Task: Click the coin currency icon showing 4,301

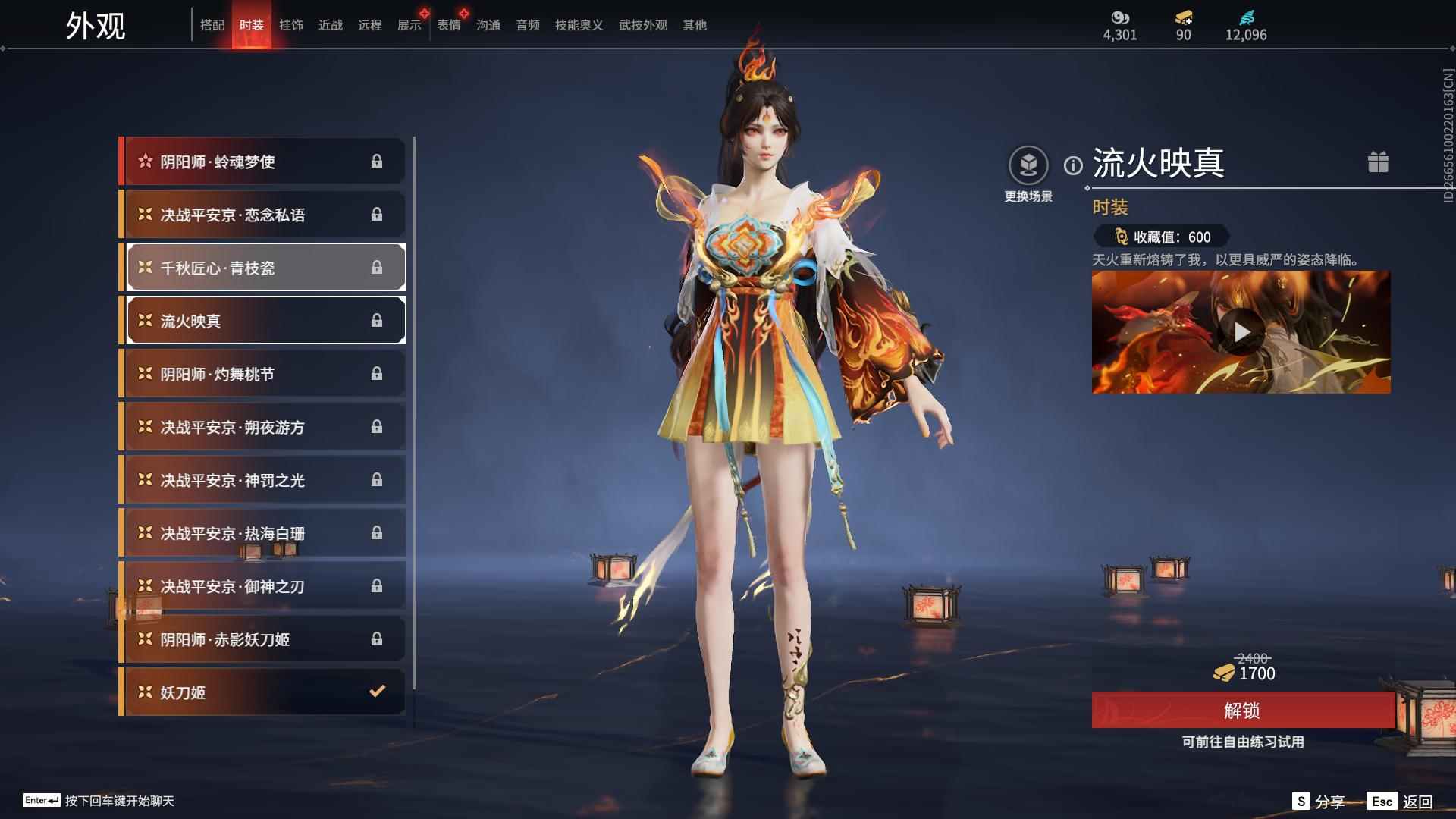Action: click(1120, 17)
